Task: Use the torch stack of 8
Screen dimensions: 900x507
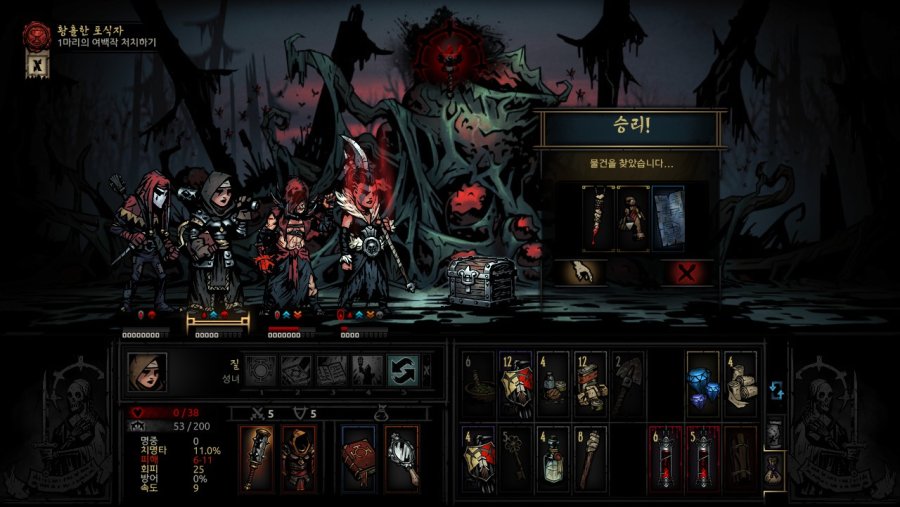Action: click(x=590, y=457)
